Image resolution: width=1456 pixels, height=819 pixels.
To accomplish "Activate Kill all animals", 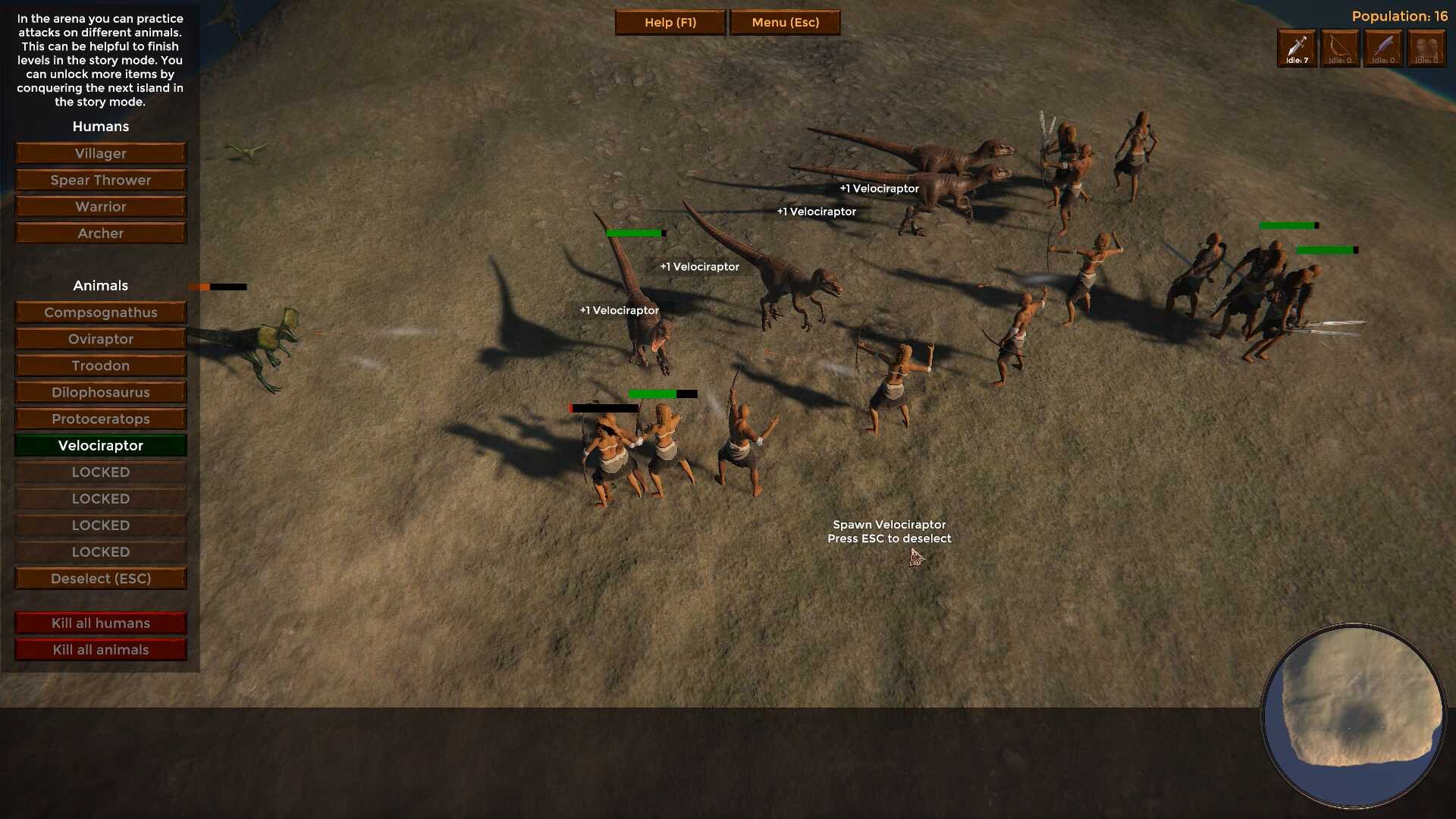I will [x=101, y=650].
